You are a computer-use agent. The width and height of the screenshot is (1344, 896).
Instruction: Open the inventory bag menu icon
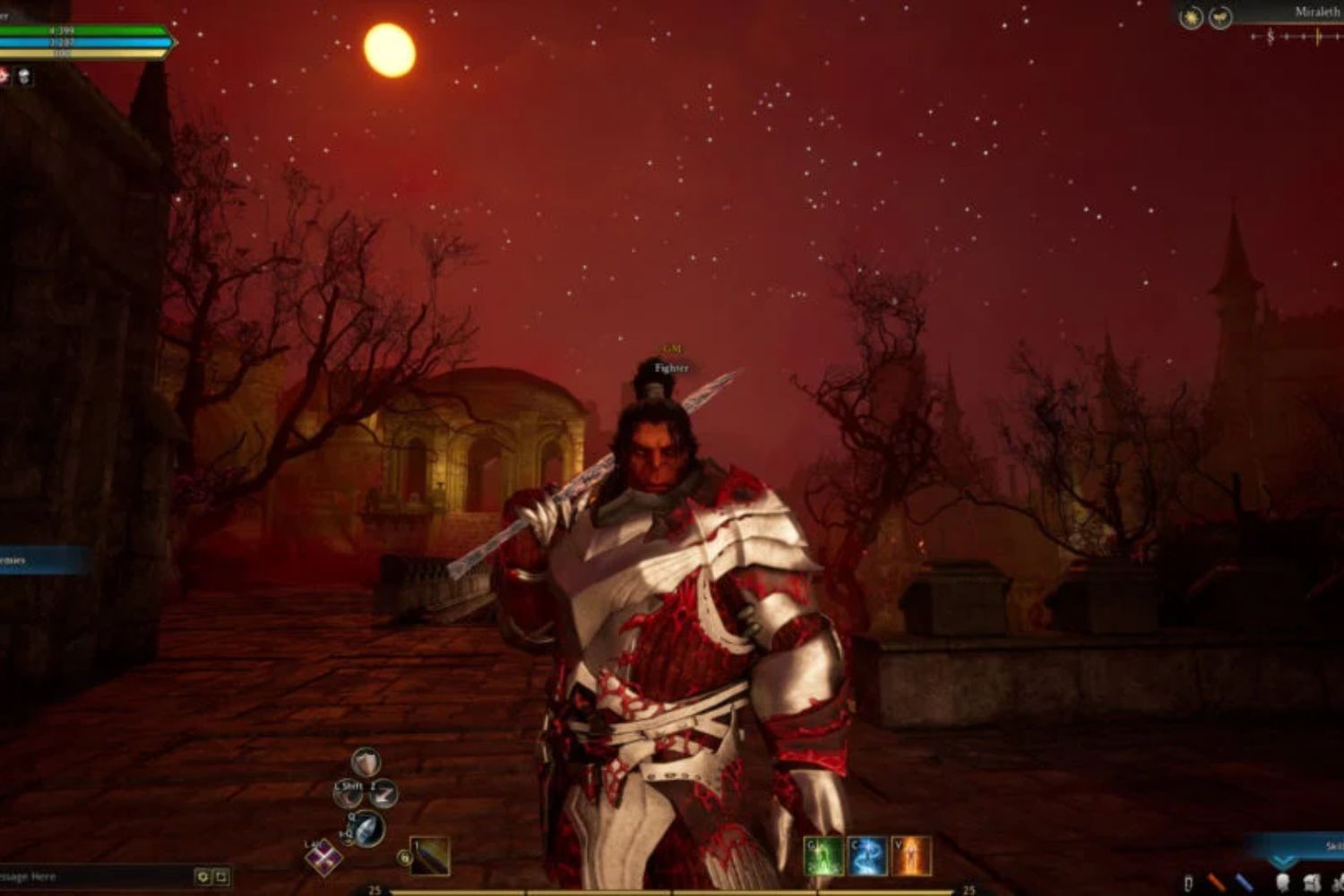[x=1313, y=883]
